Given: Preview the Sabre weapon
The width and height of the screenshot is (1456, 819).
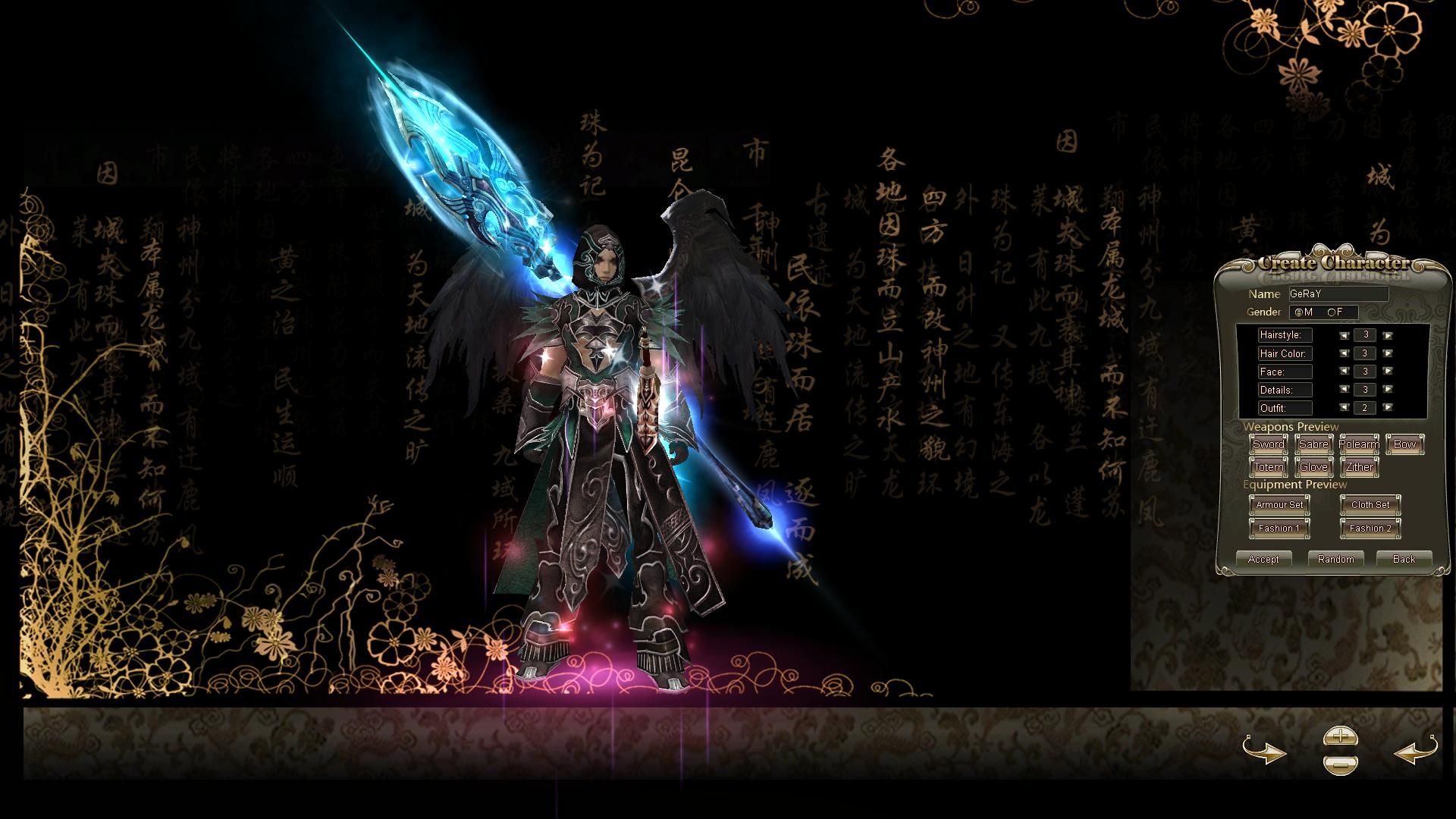Looking at the screenshot, I should tap(1313, 444).
